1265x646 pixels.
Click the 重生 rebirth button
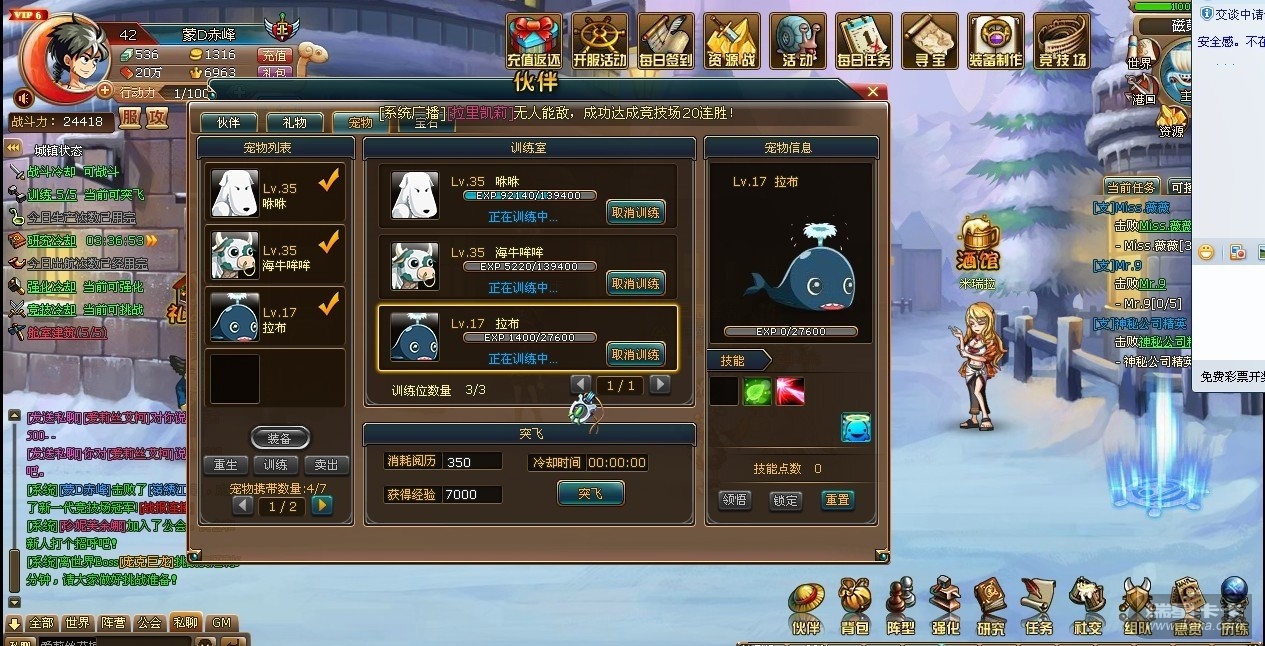coord(226,465)
